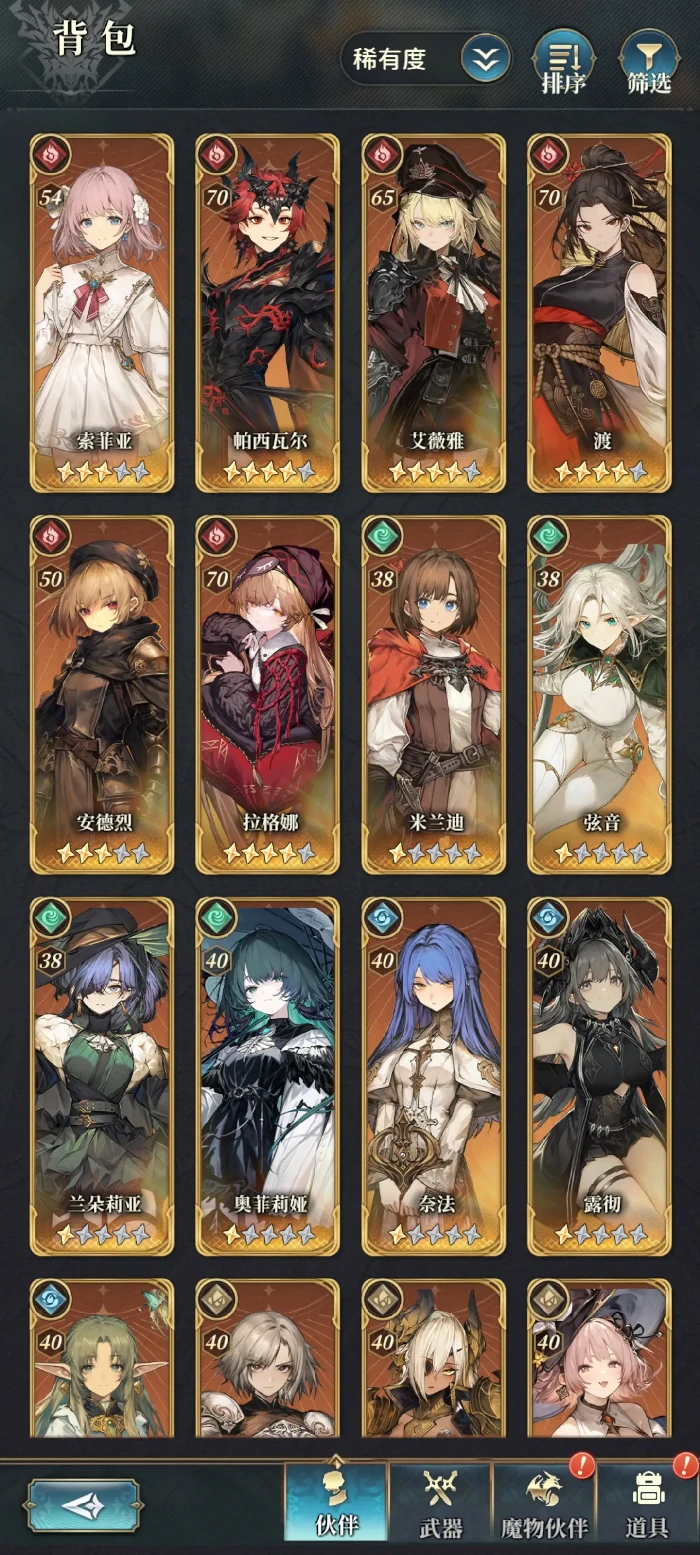700x1555 pixels.
Task: Select the 渡 character card
Action: coord(599,313)
